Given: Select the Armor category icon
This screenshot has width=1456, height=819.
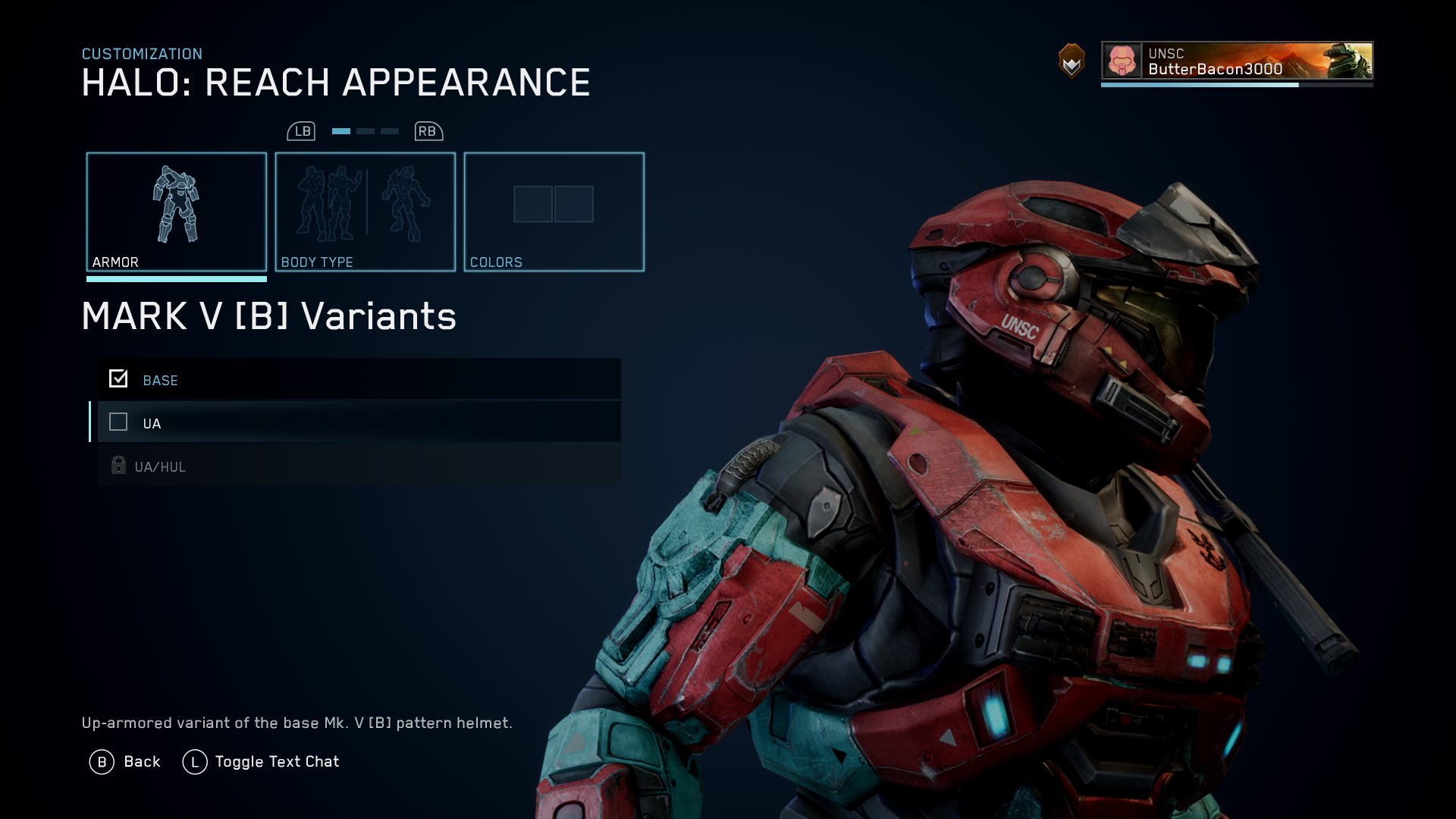Looking at the screenshot, I should point(177,211).
